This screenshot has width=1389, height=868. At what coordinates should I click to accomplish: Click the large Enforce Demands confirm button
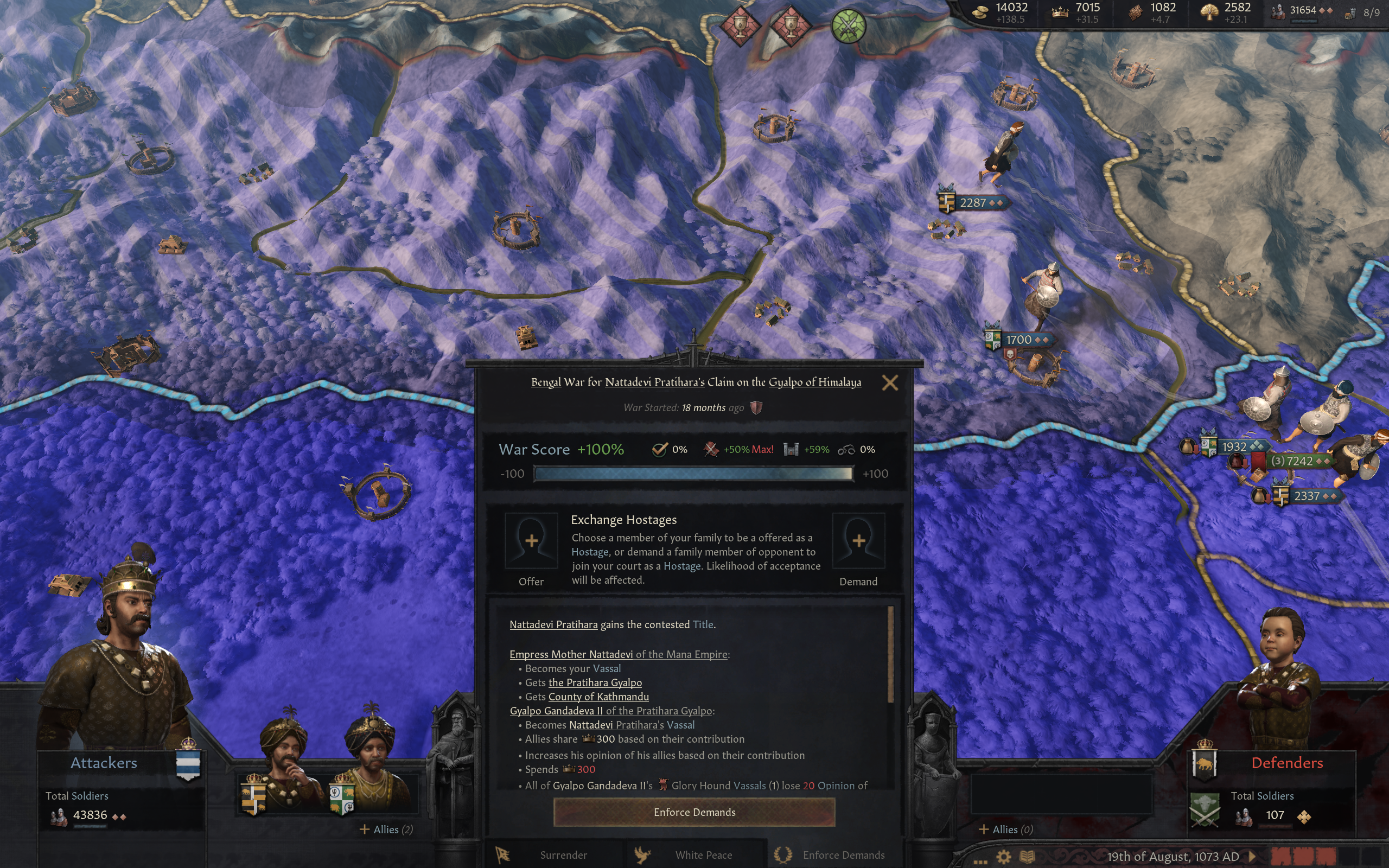694,812
